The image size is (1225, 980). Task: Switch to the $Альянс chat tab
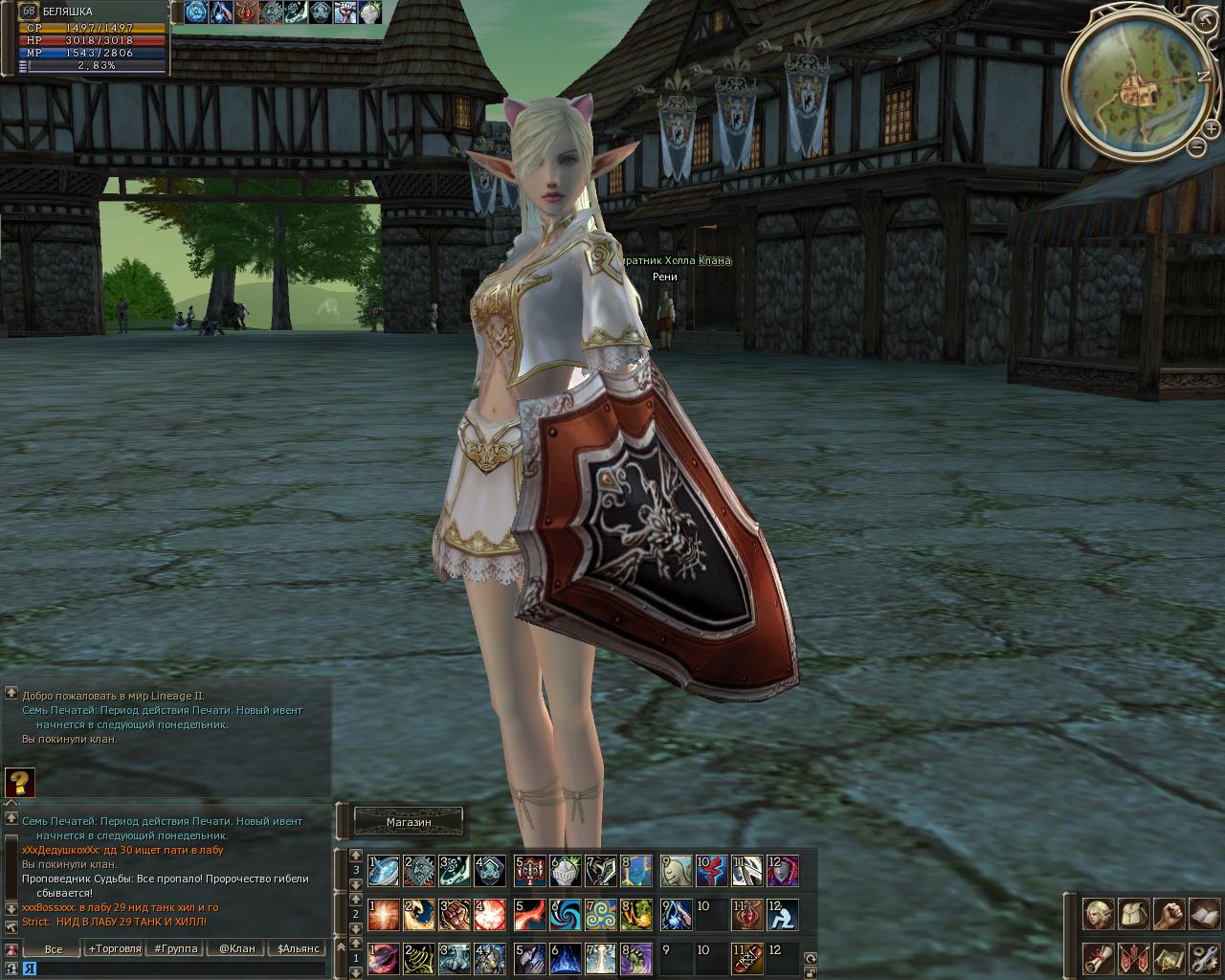[x=298, y=948]
